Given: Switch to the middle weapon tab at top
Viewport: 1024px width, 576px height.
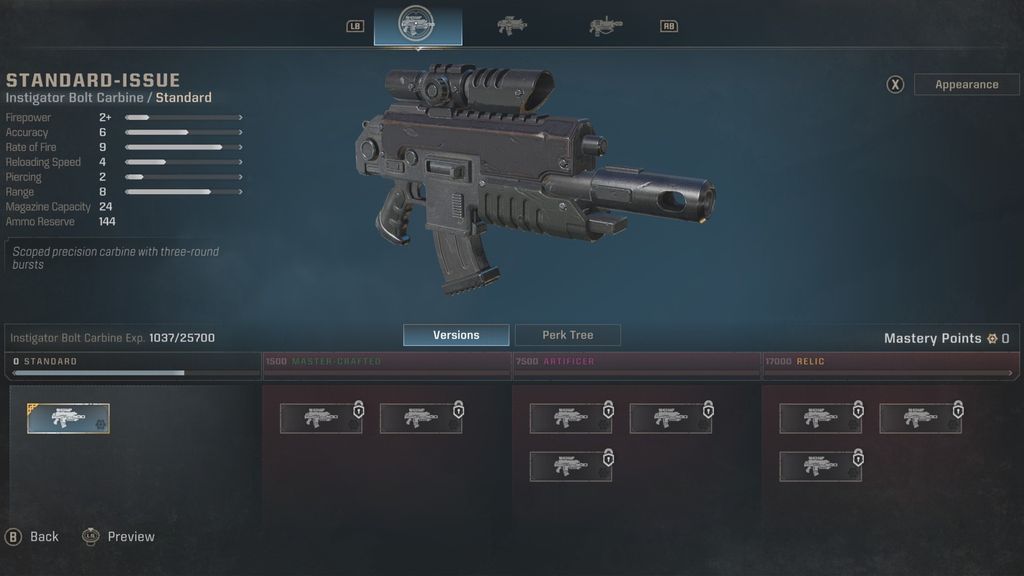Looking at the screenshot, I should pyautogui.click(x=512, y=26).
